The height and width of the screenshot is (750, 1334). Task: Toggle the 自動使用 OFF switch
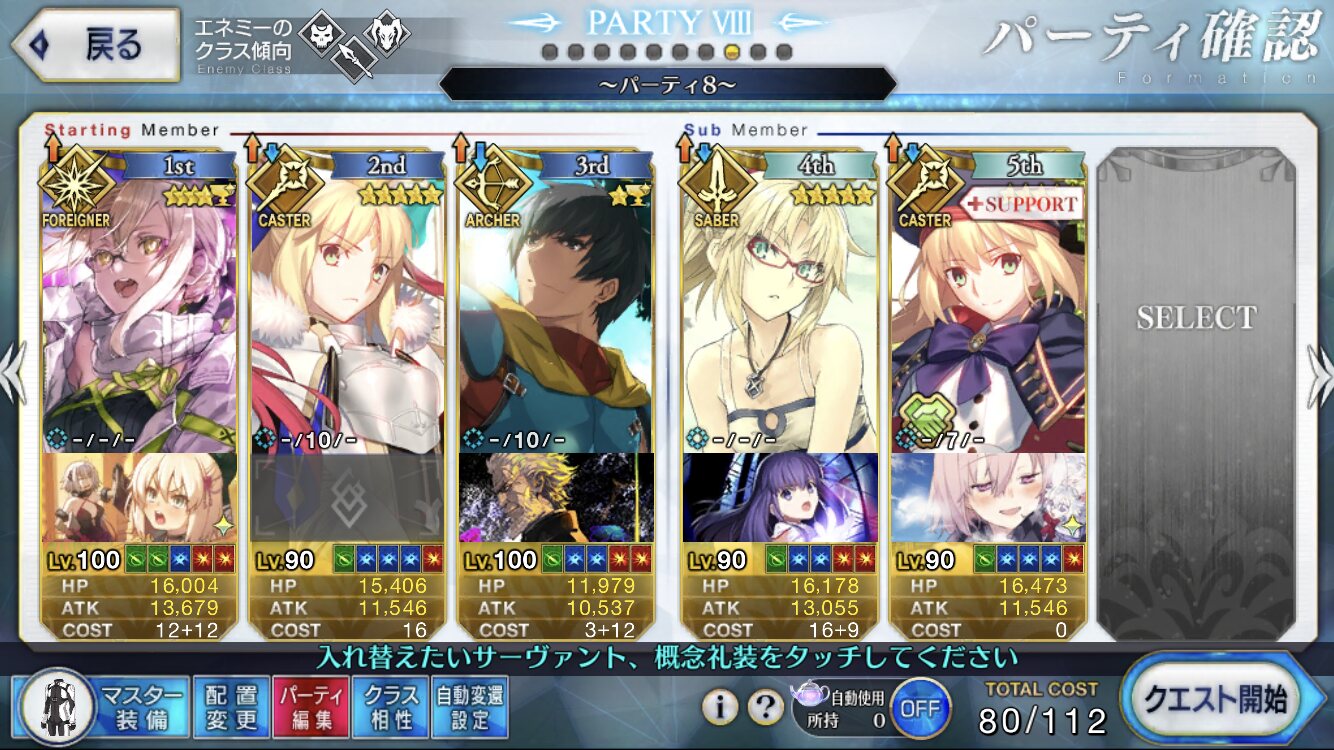(919, 707)
